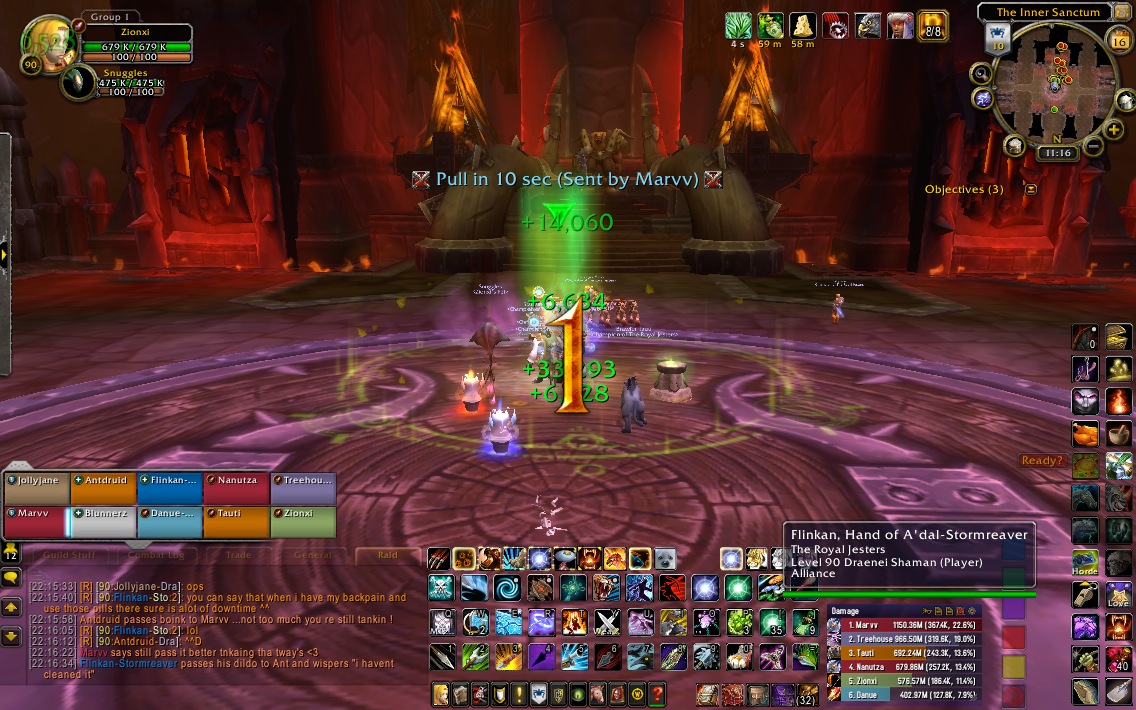
Task: Switch to the Guild Stuff chat tab
Action: coord(70,555)
